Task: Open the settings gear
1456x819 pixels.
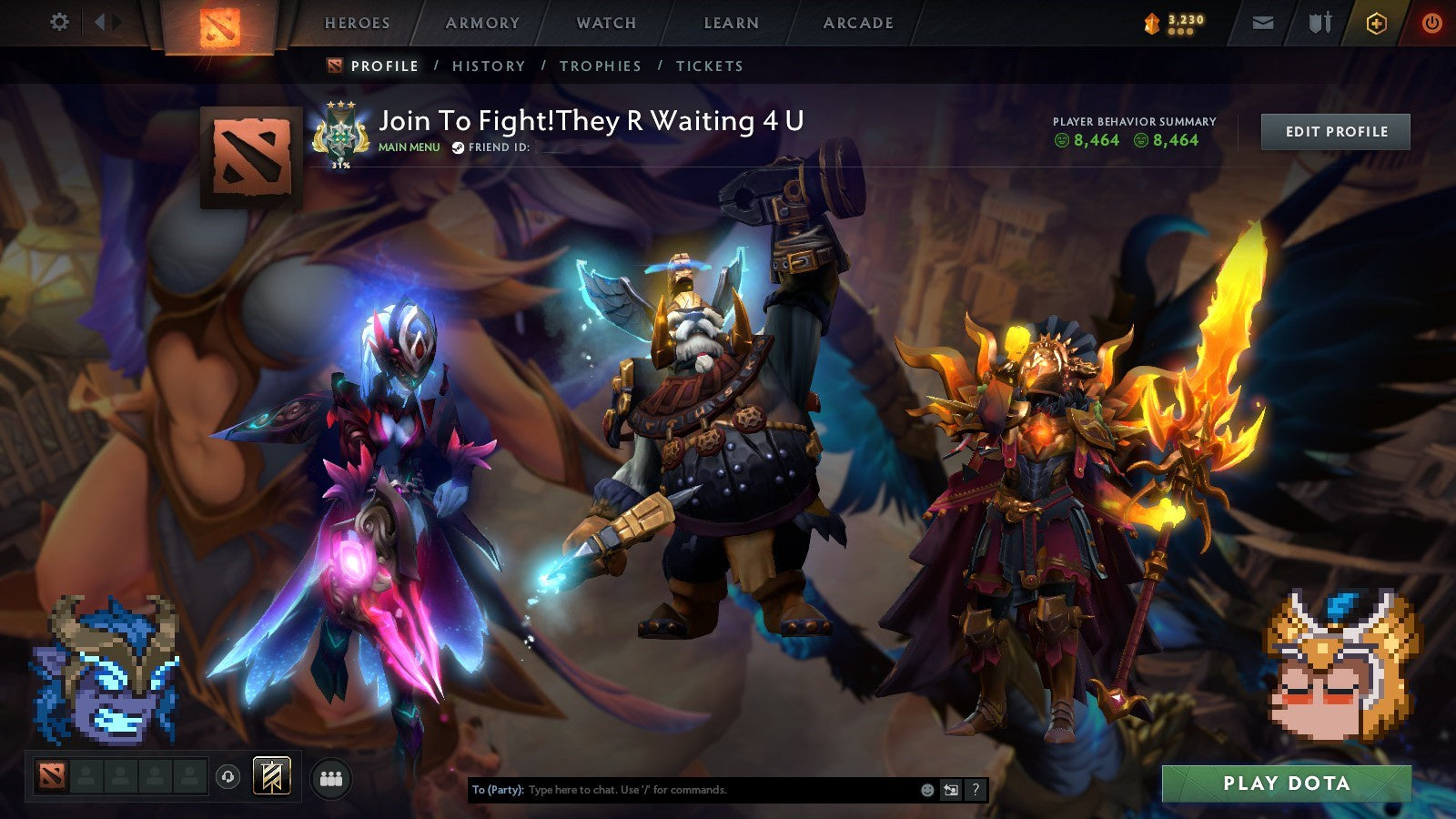Action: pyautogui.click(x=59, y=21)
